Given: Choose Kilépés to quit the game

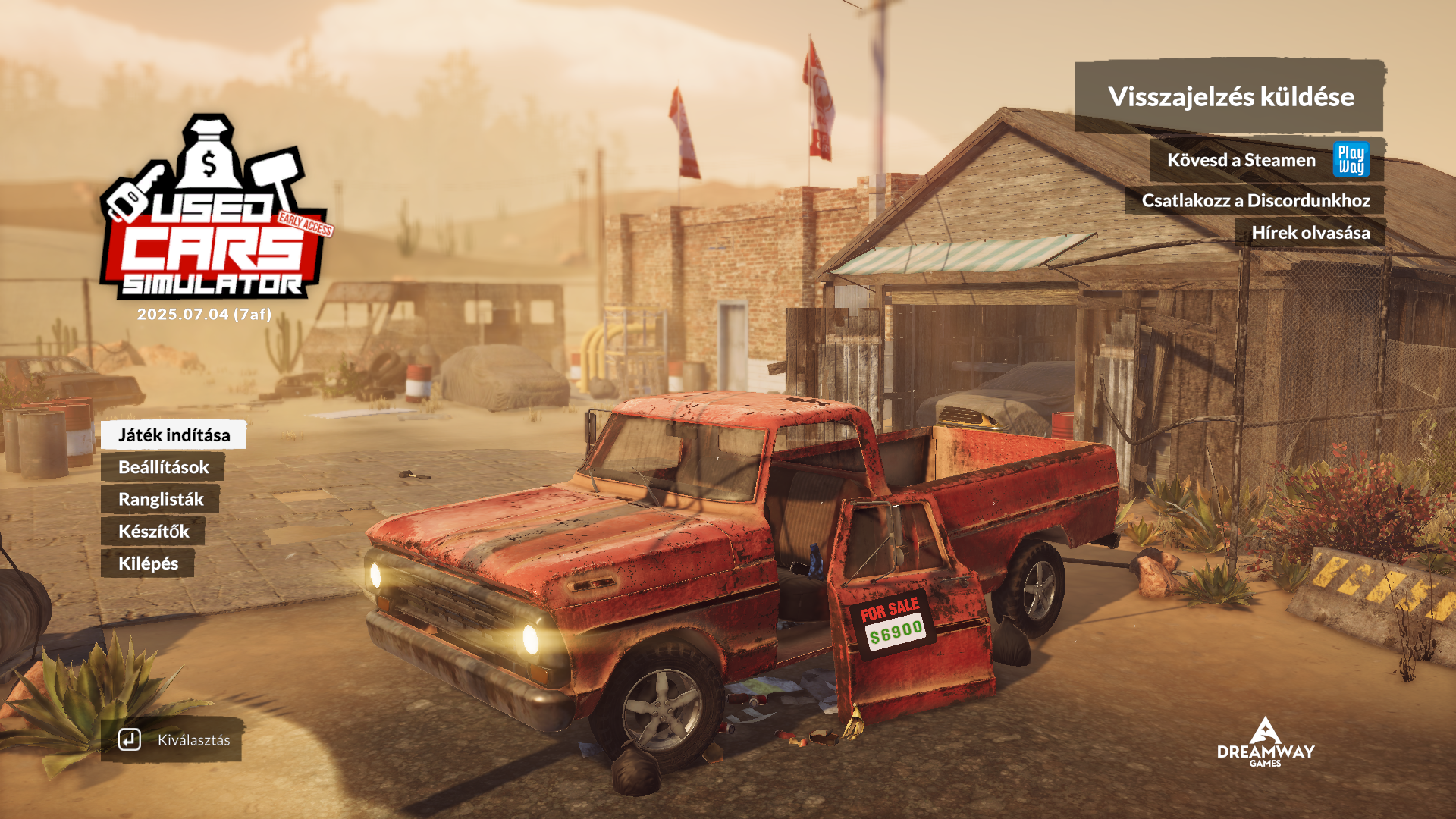Looking at the screenshot, I should pyautogui.click(x=148, y=563).
